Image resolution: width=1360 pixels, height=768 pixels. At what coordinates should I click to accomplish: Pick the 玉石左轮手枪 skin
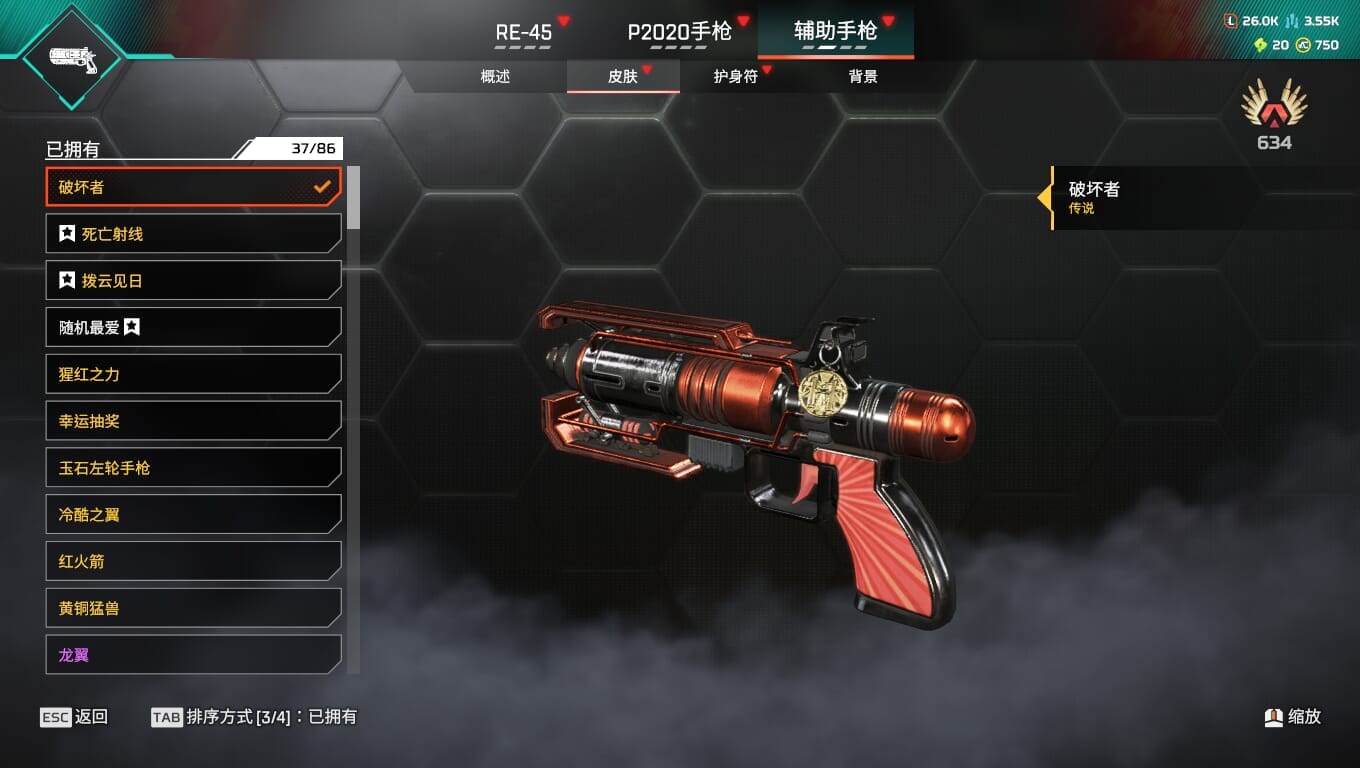click(193, 468)
